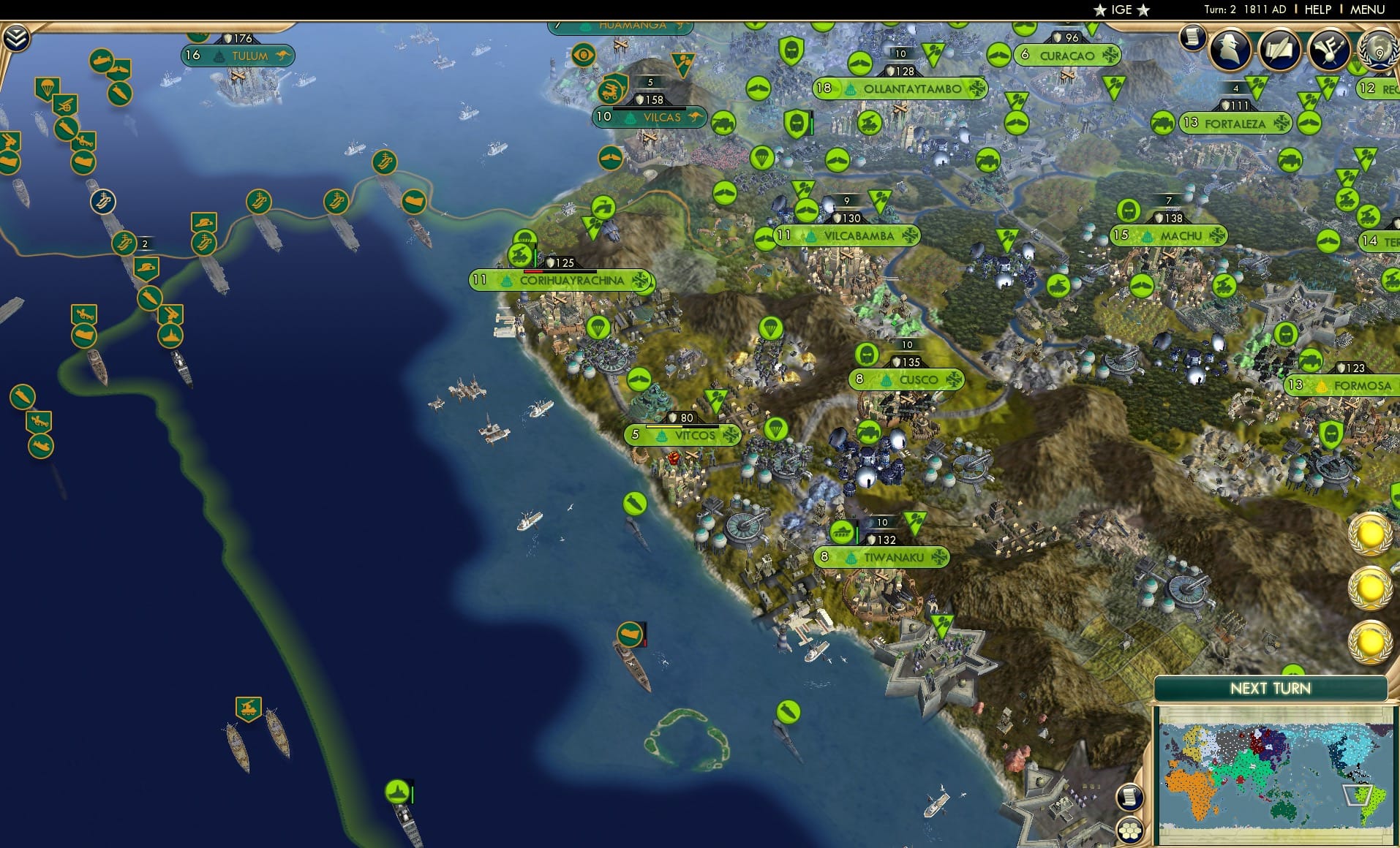Select the submarine unit icon left of Tulum
The image size is (1400, 848).
tap(103, 61)
